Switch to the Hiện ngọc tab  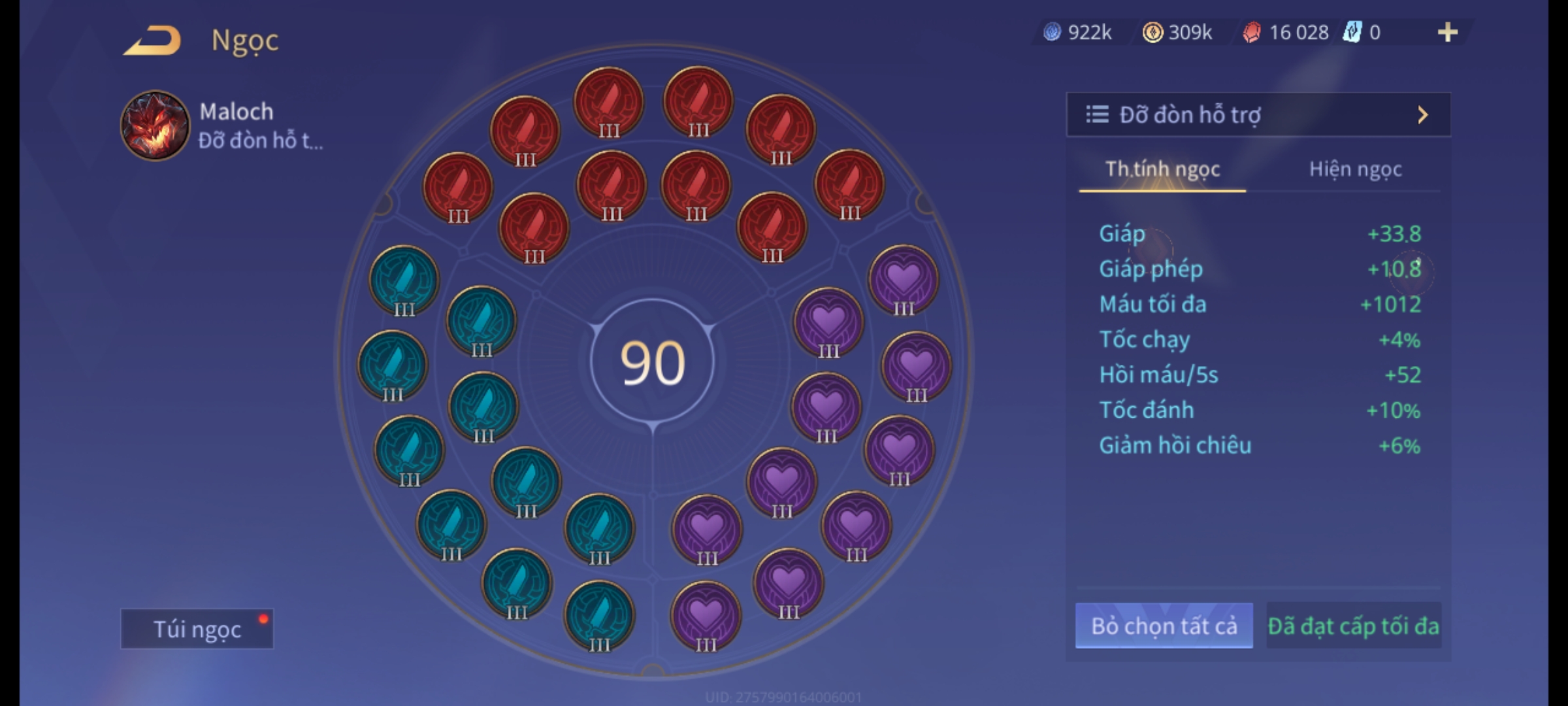[x=1355, y=169]
